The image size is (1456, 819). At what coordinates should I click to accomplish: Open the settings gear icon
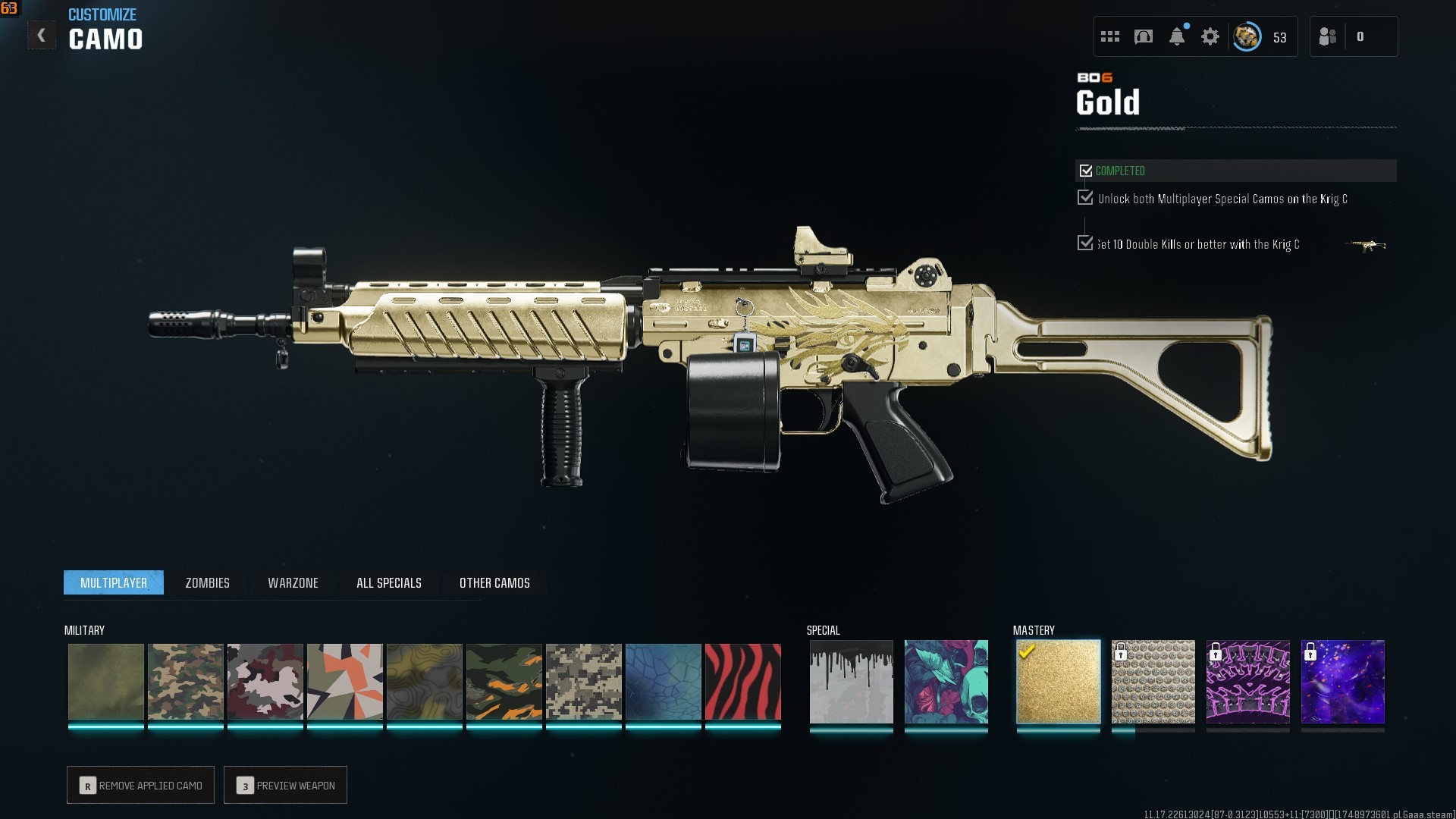1210,36
